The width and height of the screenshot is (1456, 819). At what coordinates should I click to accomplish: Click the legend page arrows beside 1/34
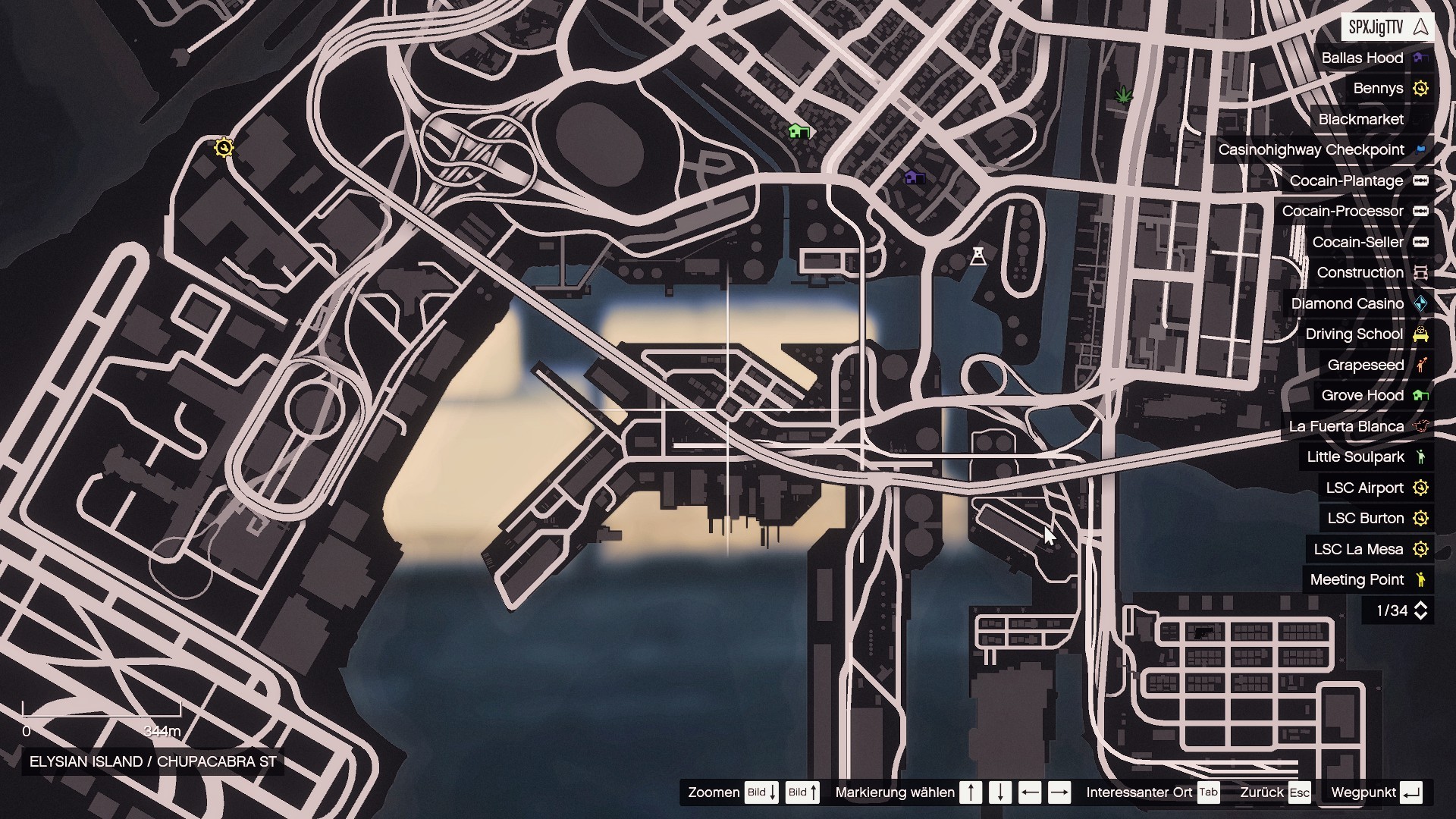pyautogui.click(x=1421, y=610)
